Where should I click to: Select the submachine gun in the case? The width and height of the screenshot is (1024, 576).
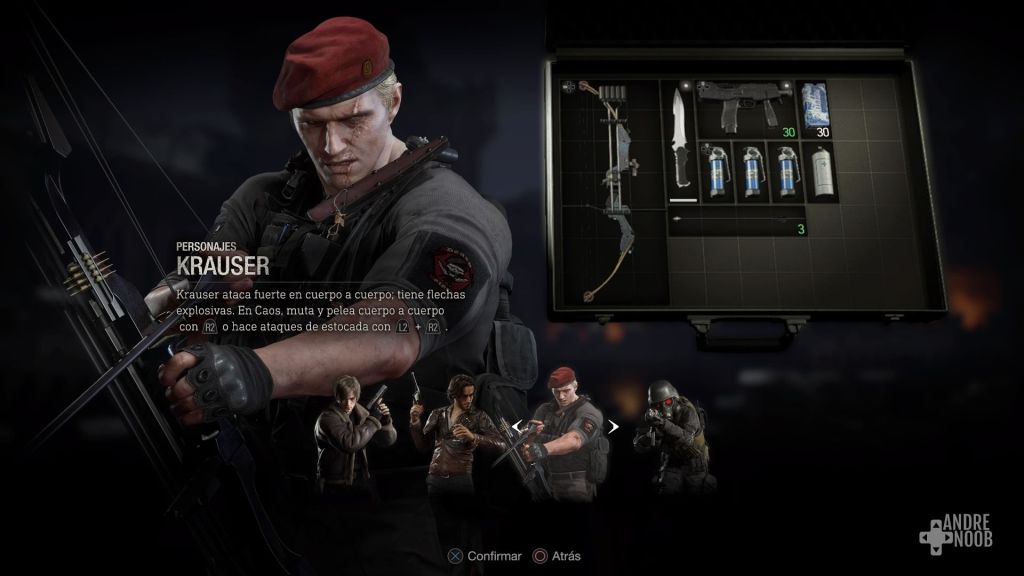coord(745,108)
